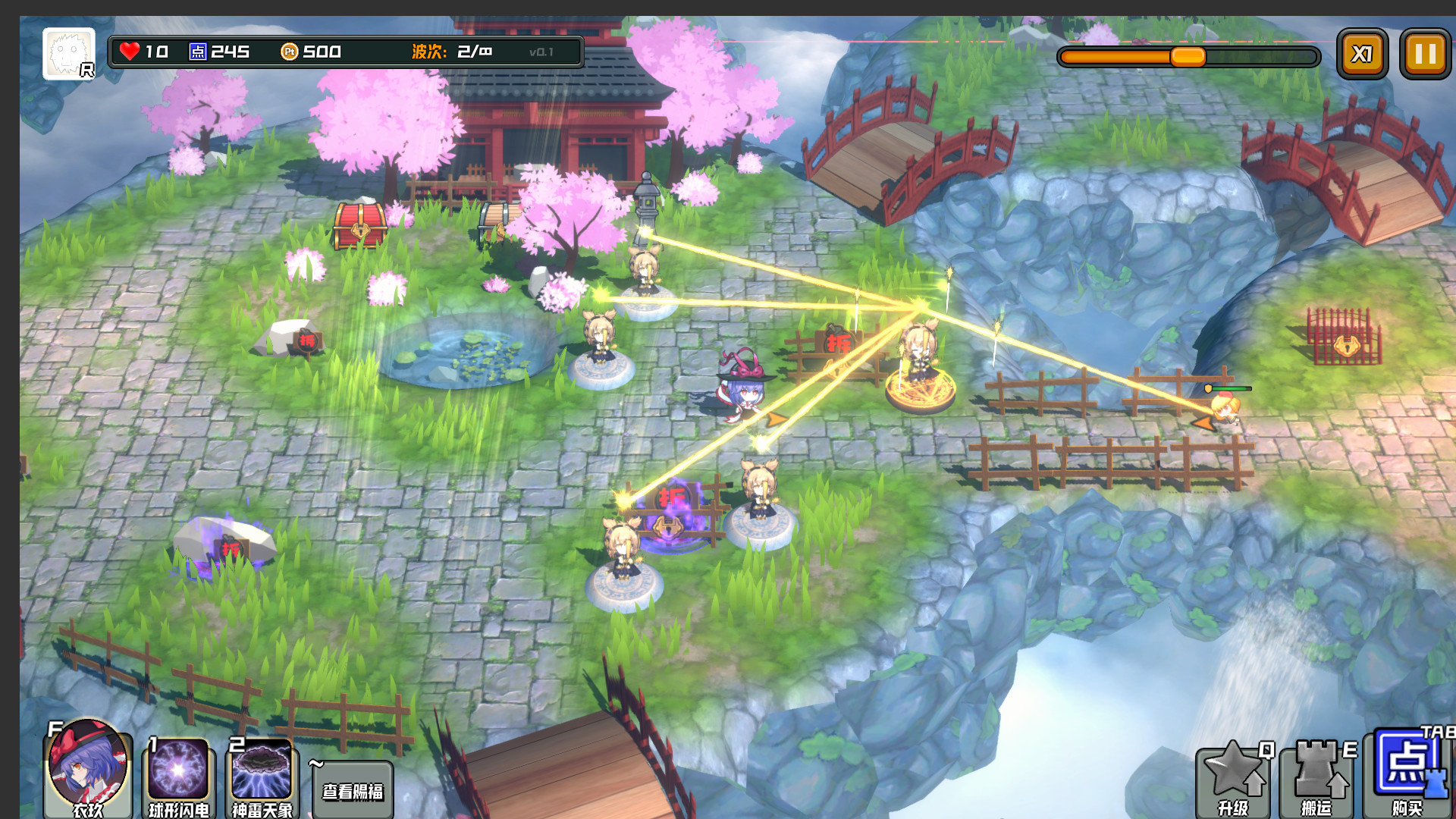Click the Pt coin icon showing 500
1456x819 pixels.
290,52
